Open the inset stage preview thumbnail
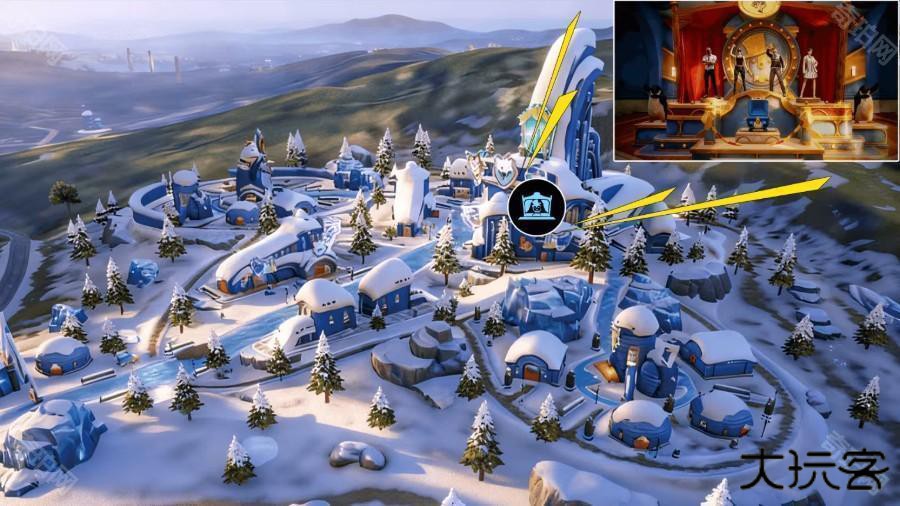 (755, 80)
